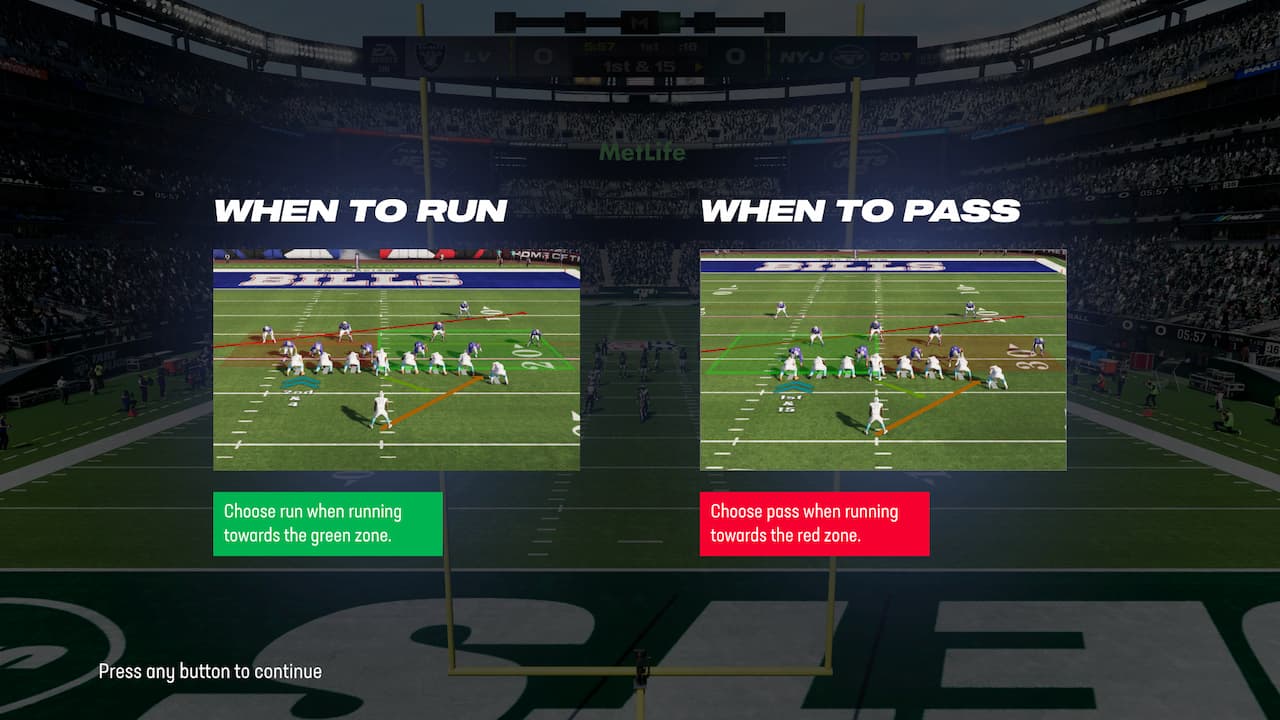The width and height of the screenshot is (1280, 720).
Task: Click the Raiders team logo on the scoreboard
Action: [431, 55]
